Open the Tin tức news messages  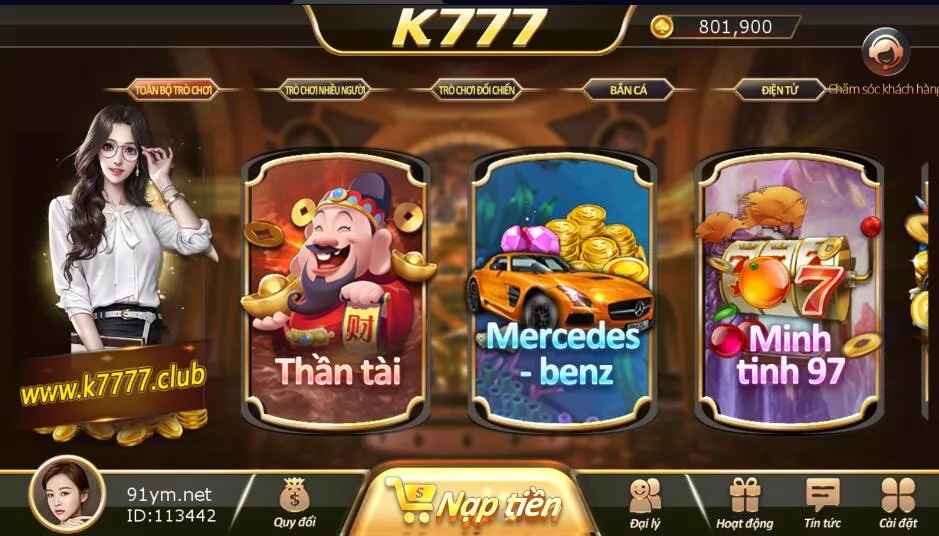[x=822, y=502]
